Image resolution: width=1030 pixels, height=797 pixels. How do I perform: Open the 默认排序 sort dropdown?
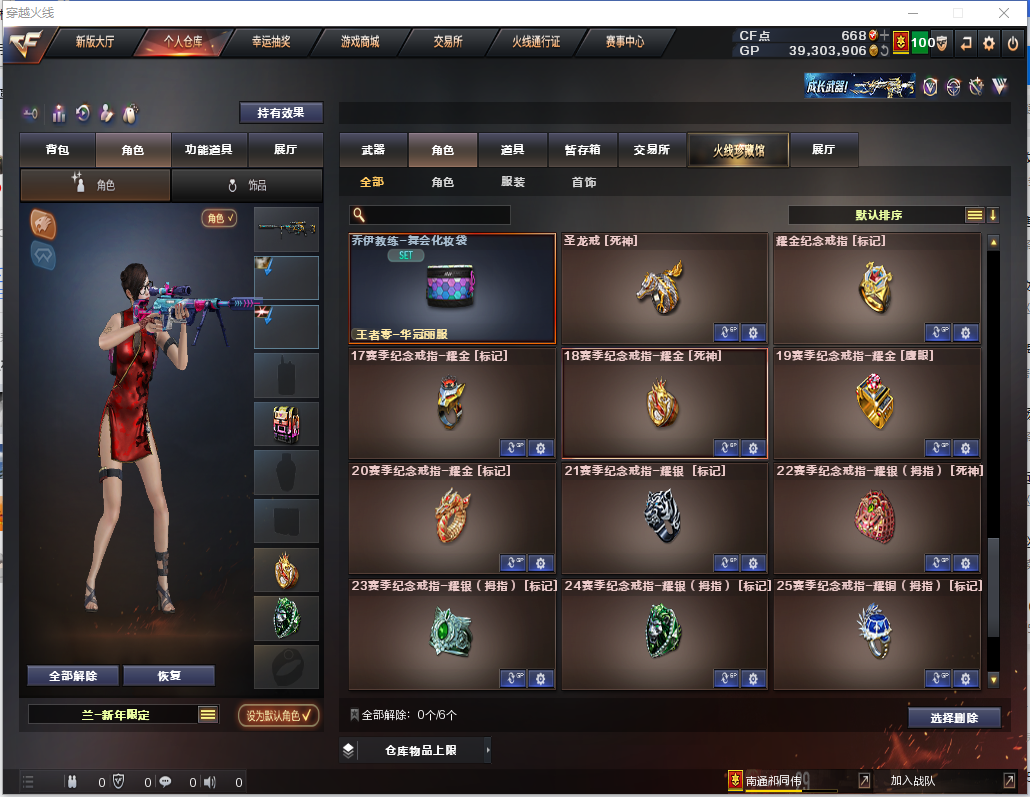882,215
